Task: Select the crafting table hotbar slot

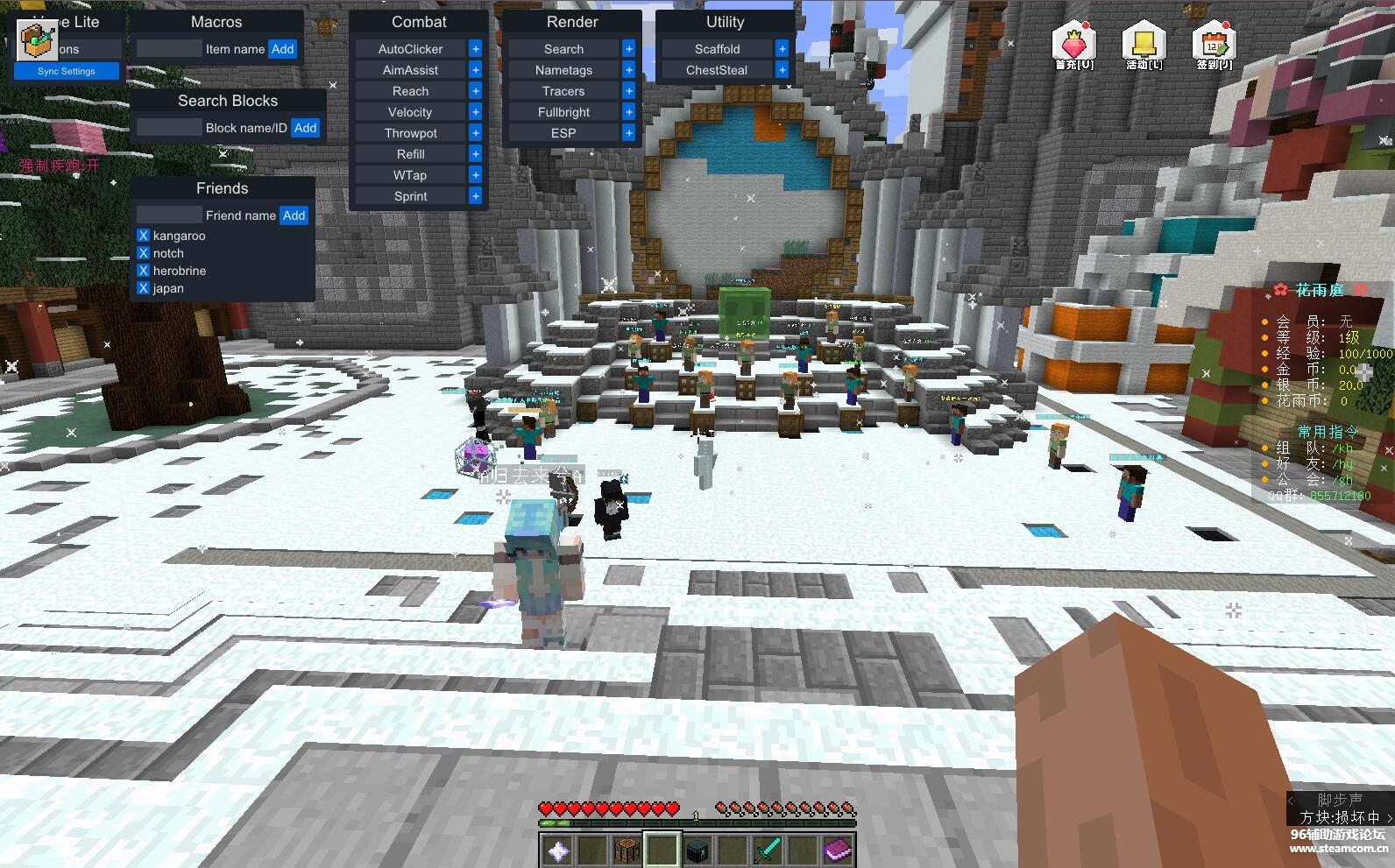Action: [x=627, y=850]
